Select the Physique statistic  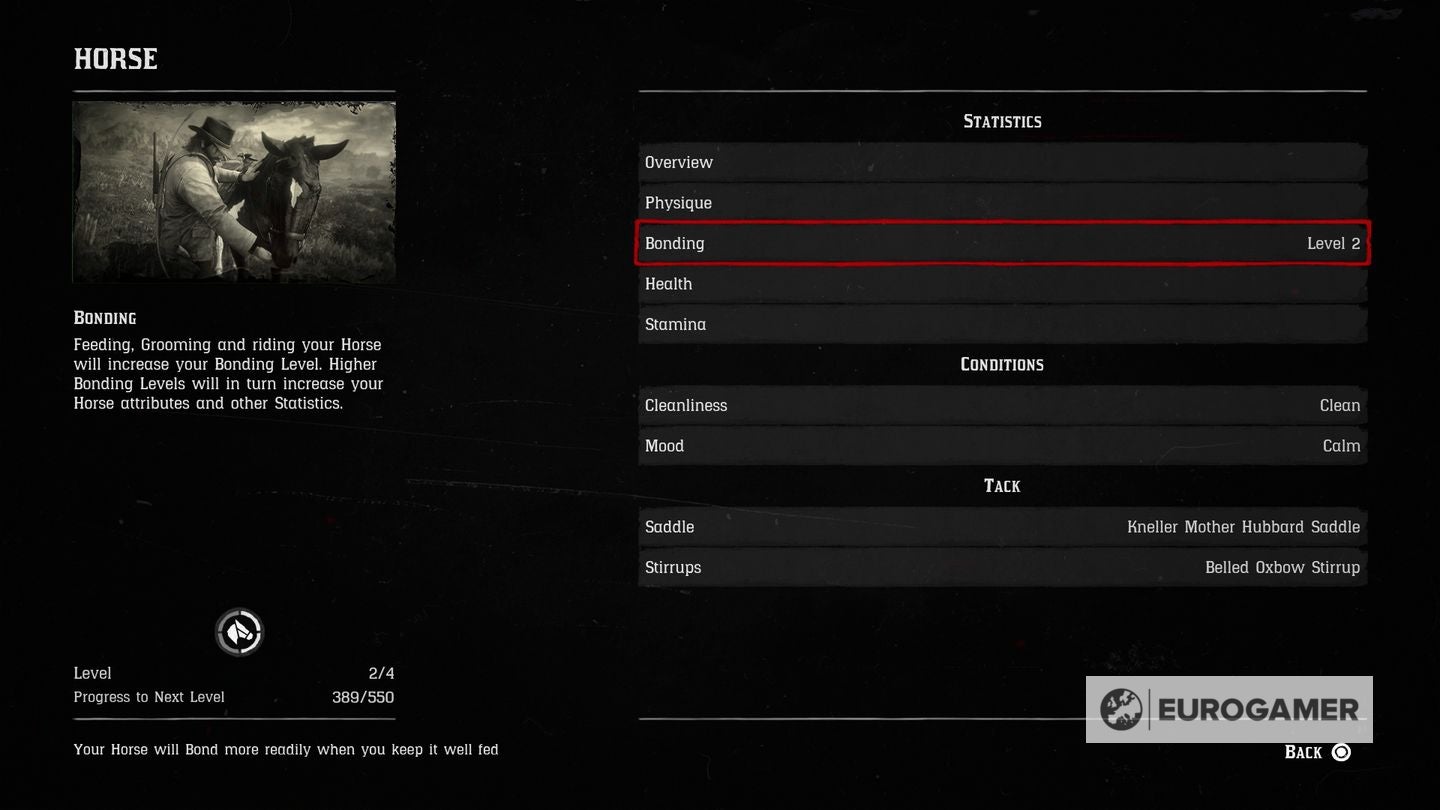(x=1001, y=202)
